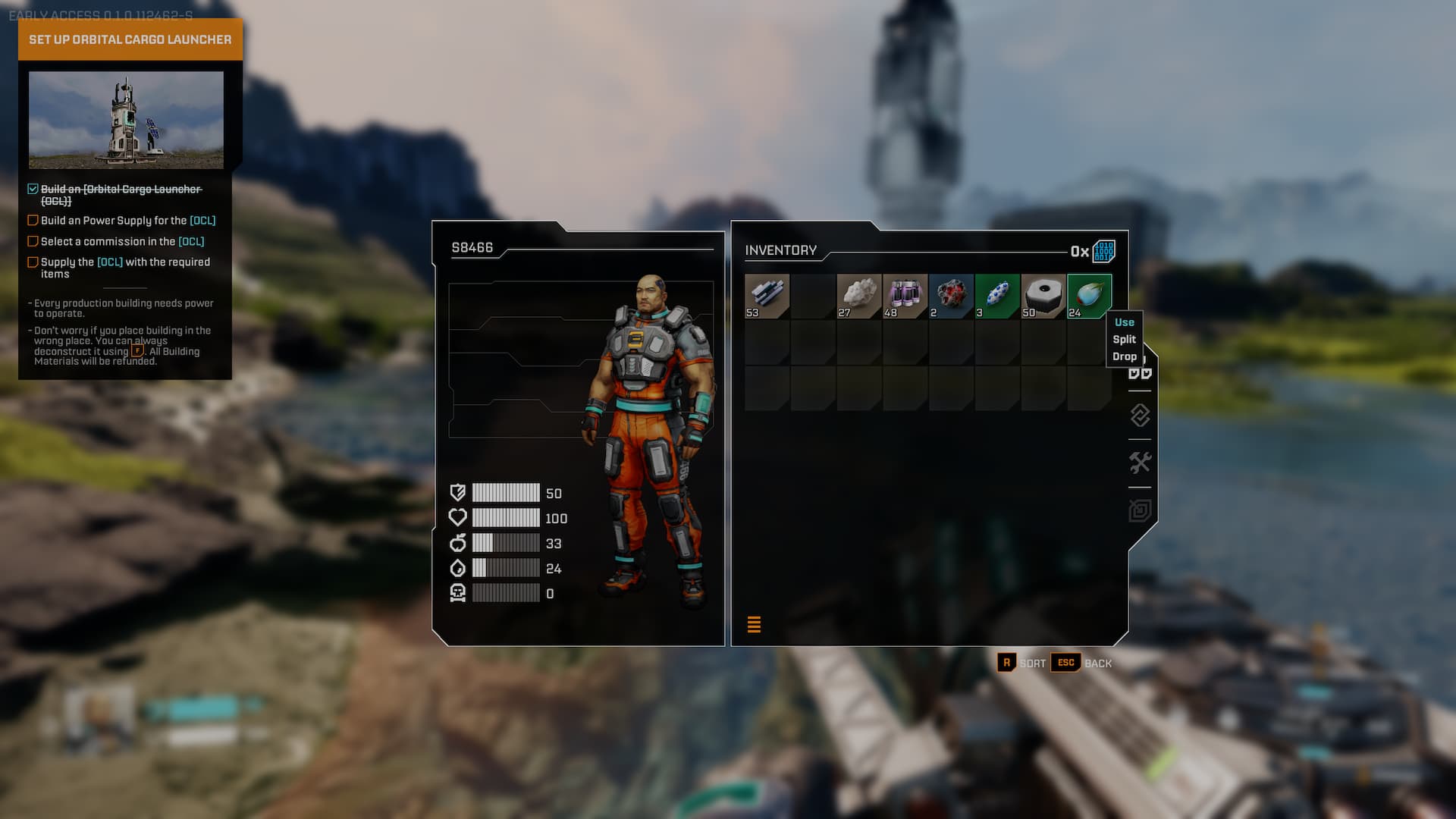Select the white rock stack of 27

pyautogui.click(x=858, y=296)
